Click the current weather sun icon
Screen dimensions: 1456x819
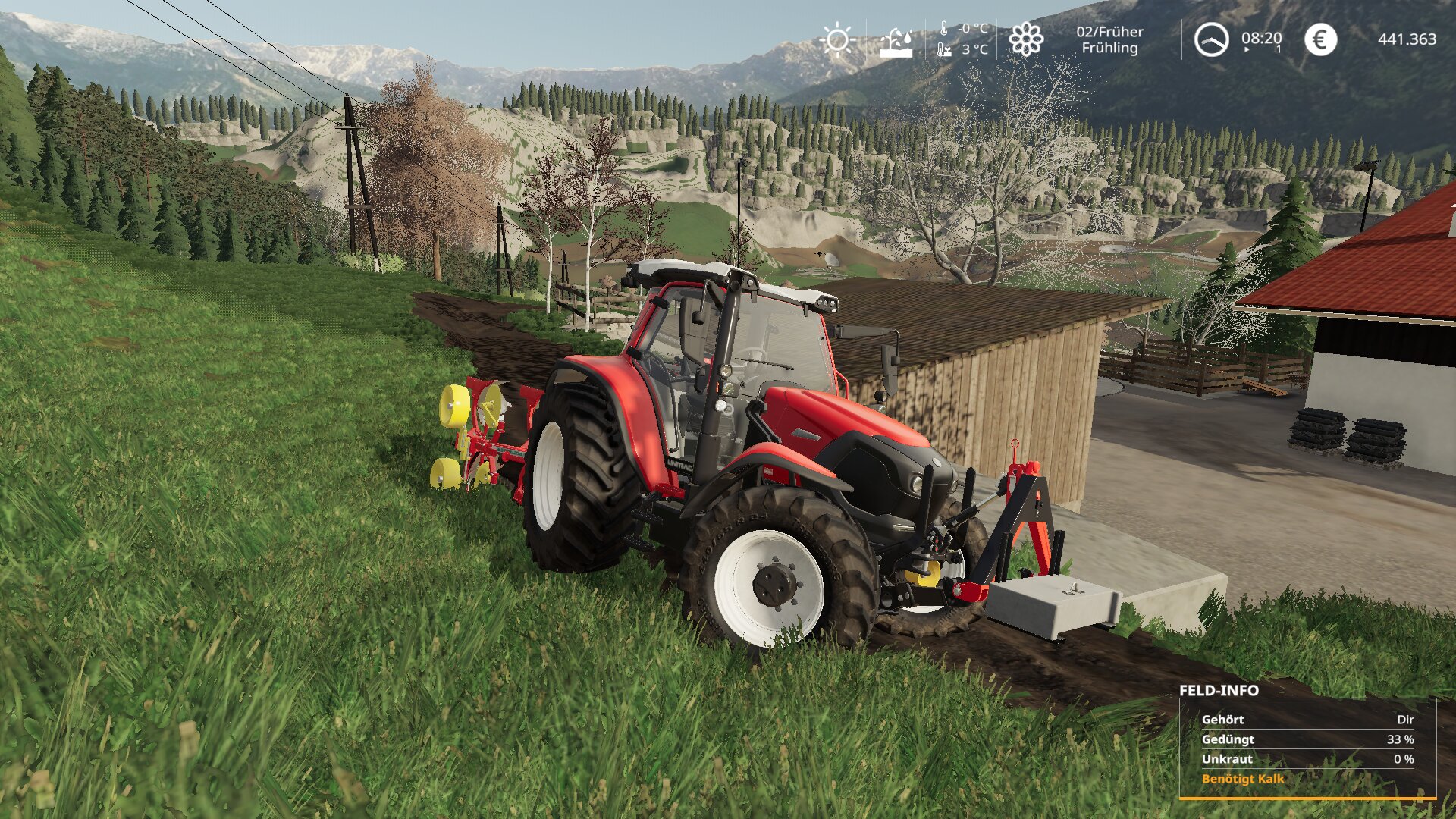click(x=836, y=39)
